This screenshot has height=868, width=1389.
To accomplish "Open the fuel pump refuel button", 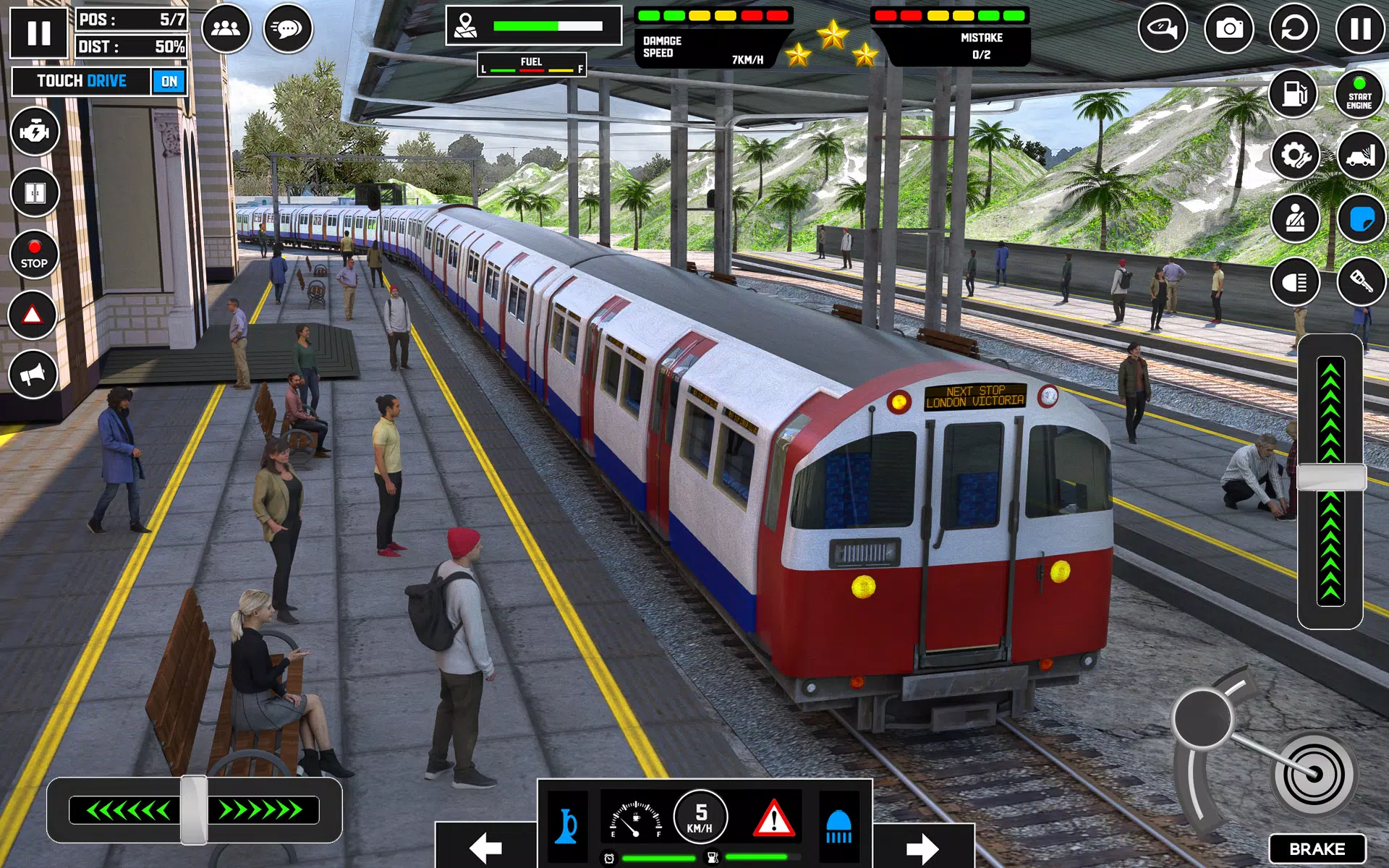I will pos(1294,93).
